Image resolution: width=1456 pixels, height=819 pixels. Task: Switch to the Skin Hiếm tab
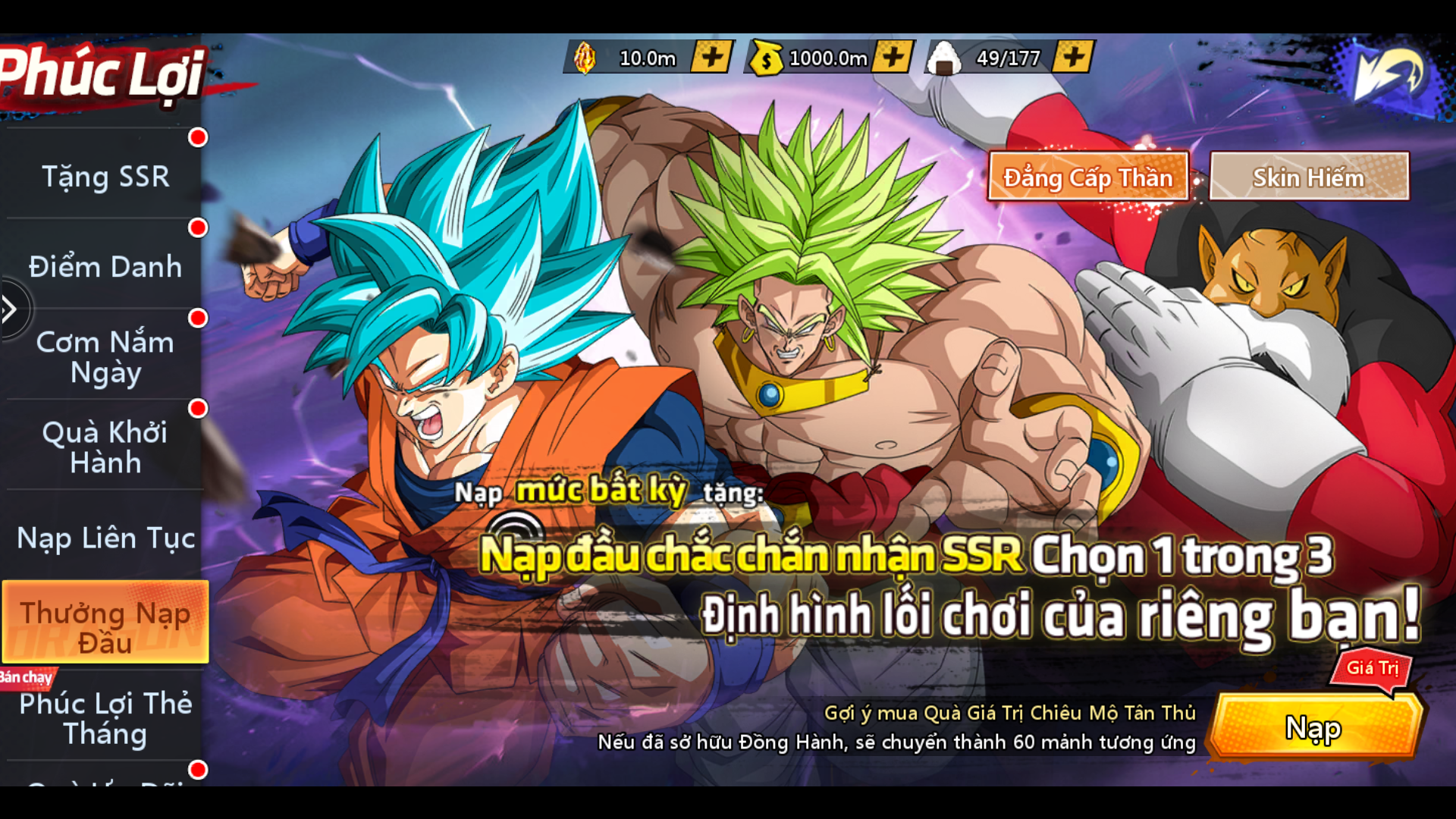pos(1308,177)
